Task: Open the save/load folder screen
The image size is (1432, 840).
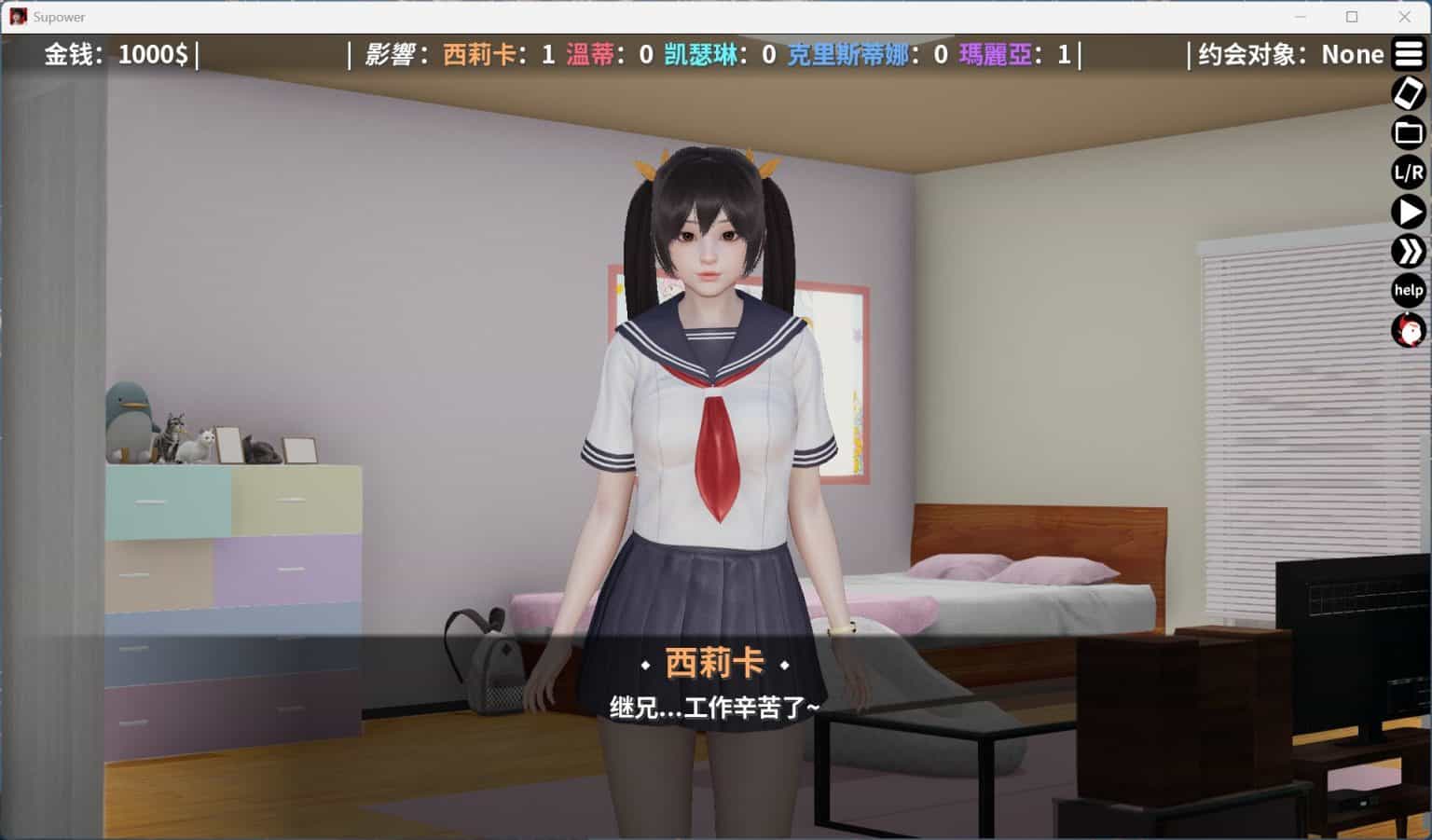Action: pyautogui.click(x=1409, y=132)
